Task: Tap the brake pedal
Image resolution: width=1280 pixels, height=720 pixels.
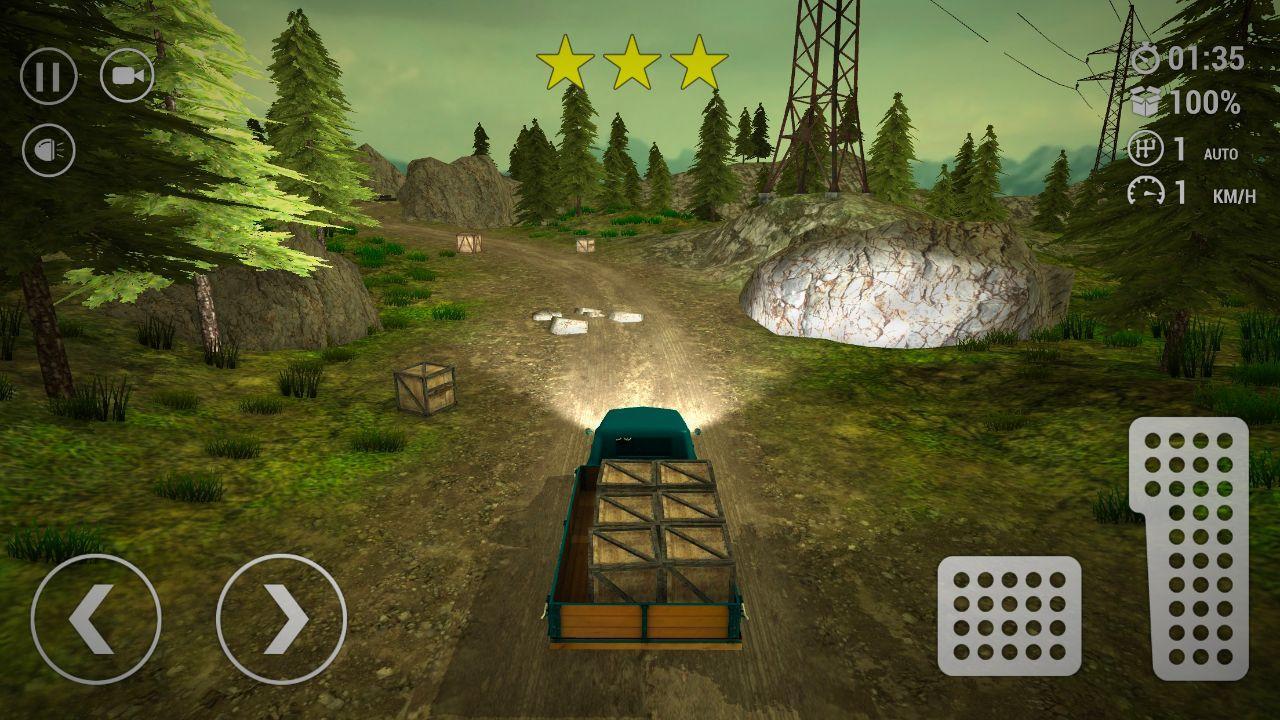Action: 1009,615
